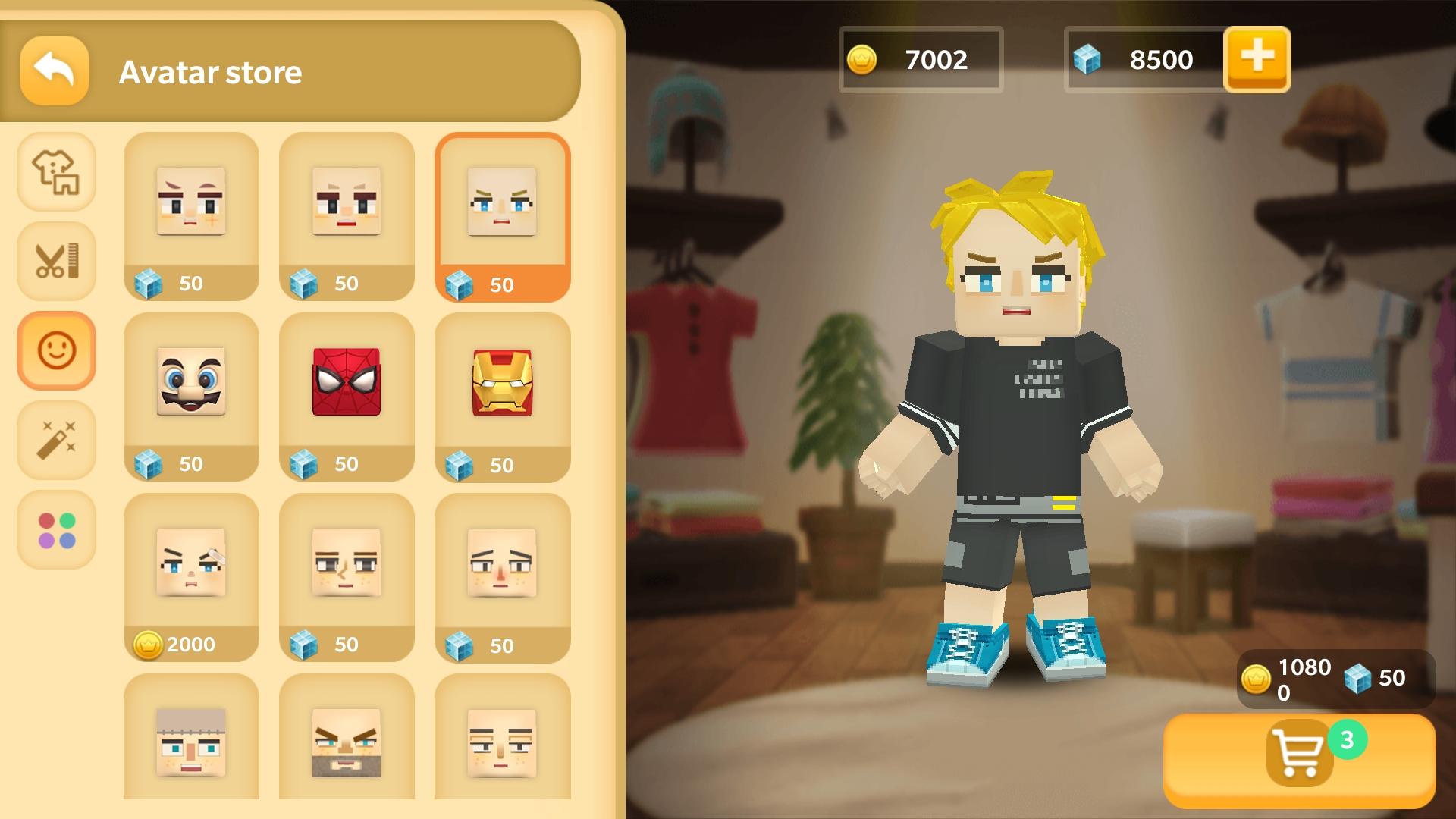Viewport: 1456px width, 819px height.
Task: Open the magic wand effects category
Action: click(x=56, y=440)
